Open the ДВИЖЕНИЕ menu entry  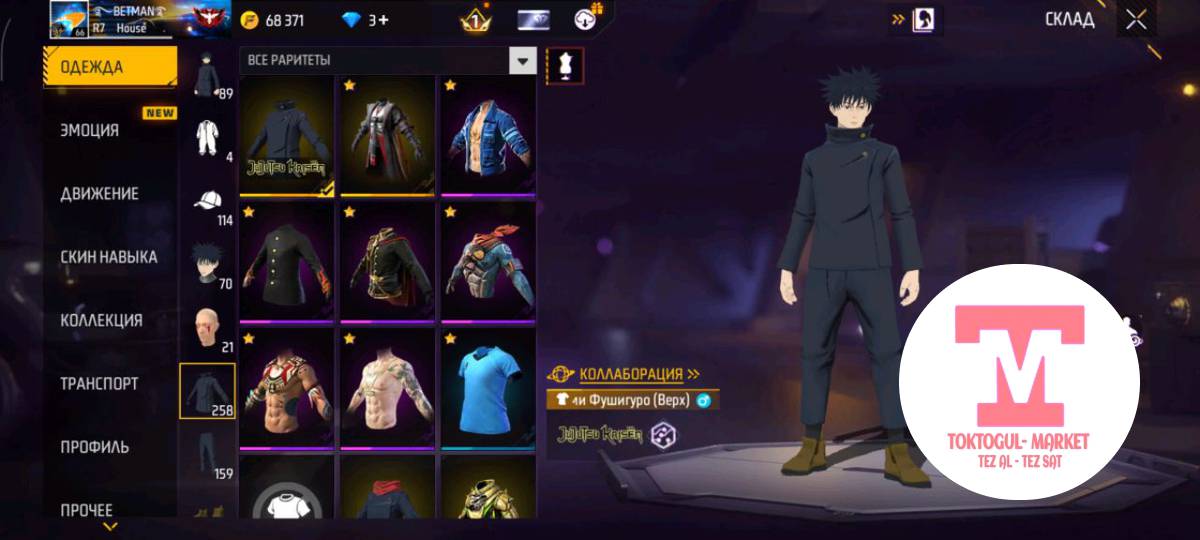click(99, 193)
